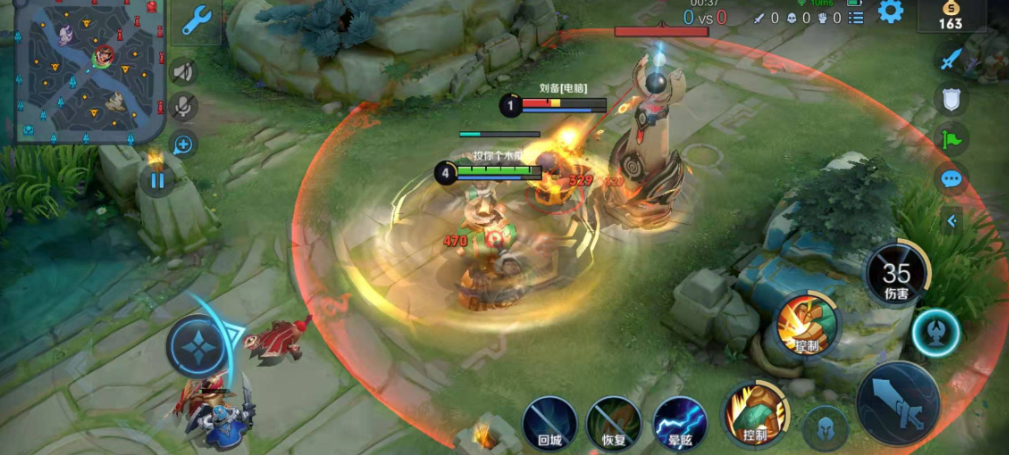Toggle the muted speaker icon

click(x=183, y=71)
